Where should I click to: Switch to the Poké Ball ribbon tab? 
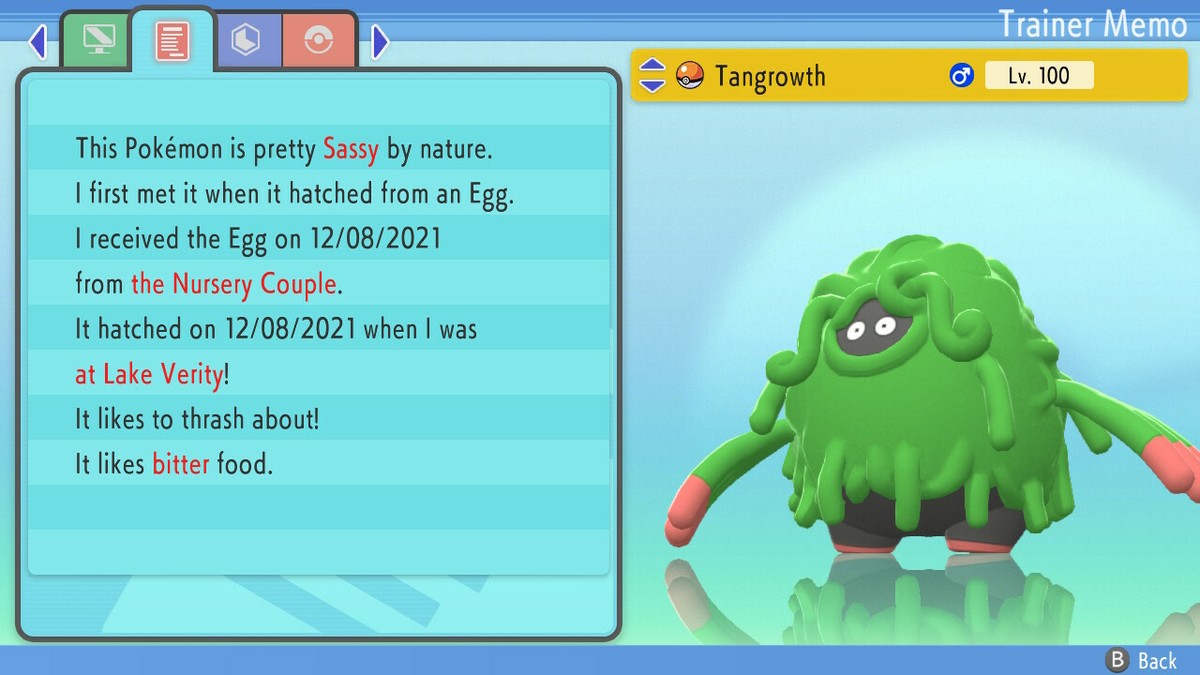[x=318, y=41]
